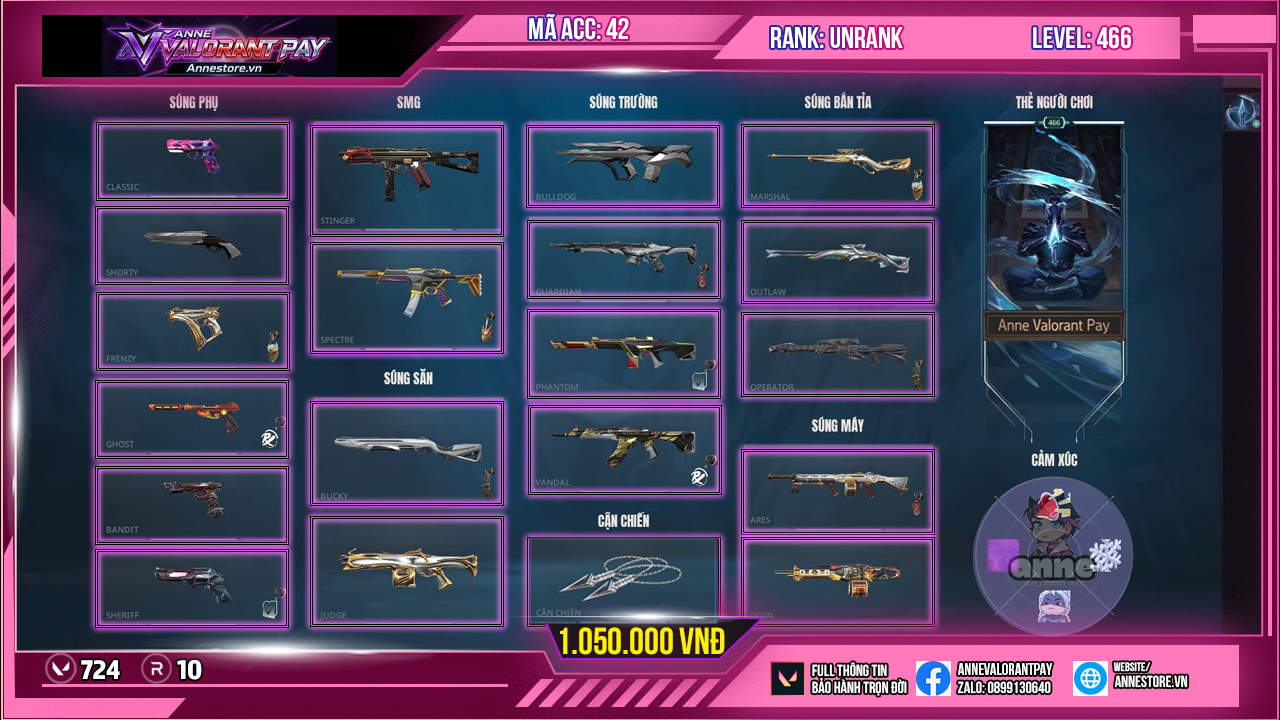1280x720 pixels.
Task: Select the Stinger SMG slot
Action: (407, 179)
